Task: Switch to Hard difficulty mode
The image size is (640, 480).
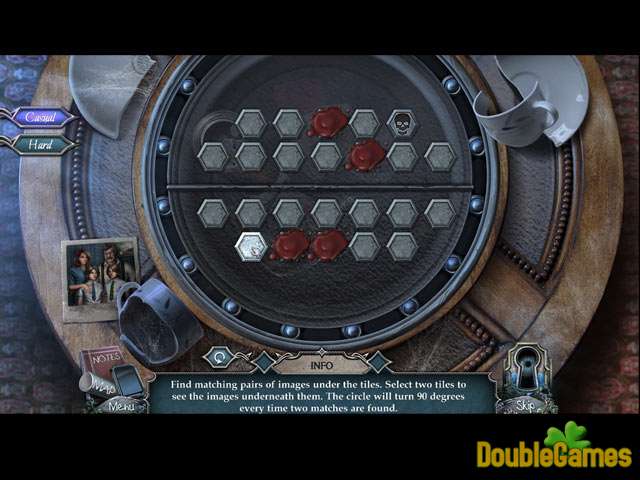Action: [x=42, y=143]
